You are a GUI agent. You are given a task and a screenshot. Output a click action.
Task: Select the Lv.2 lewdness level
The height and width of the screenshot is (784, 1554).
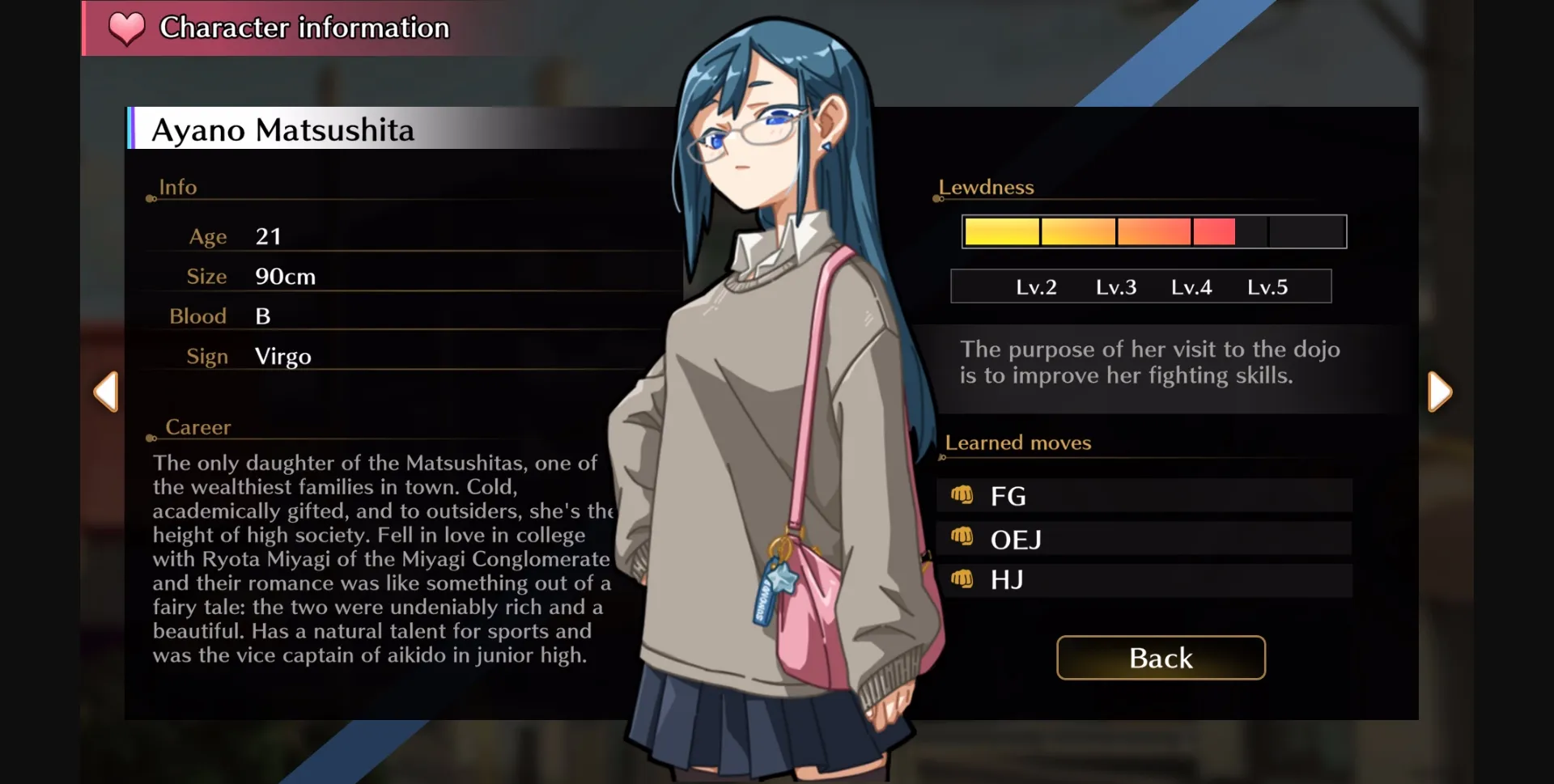[1038, 286]
